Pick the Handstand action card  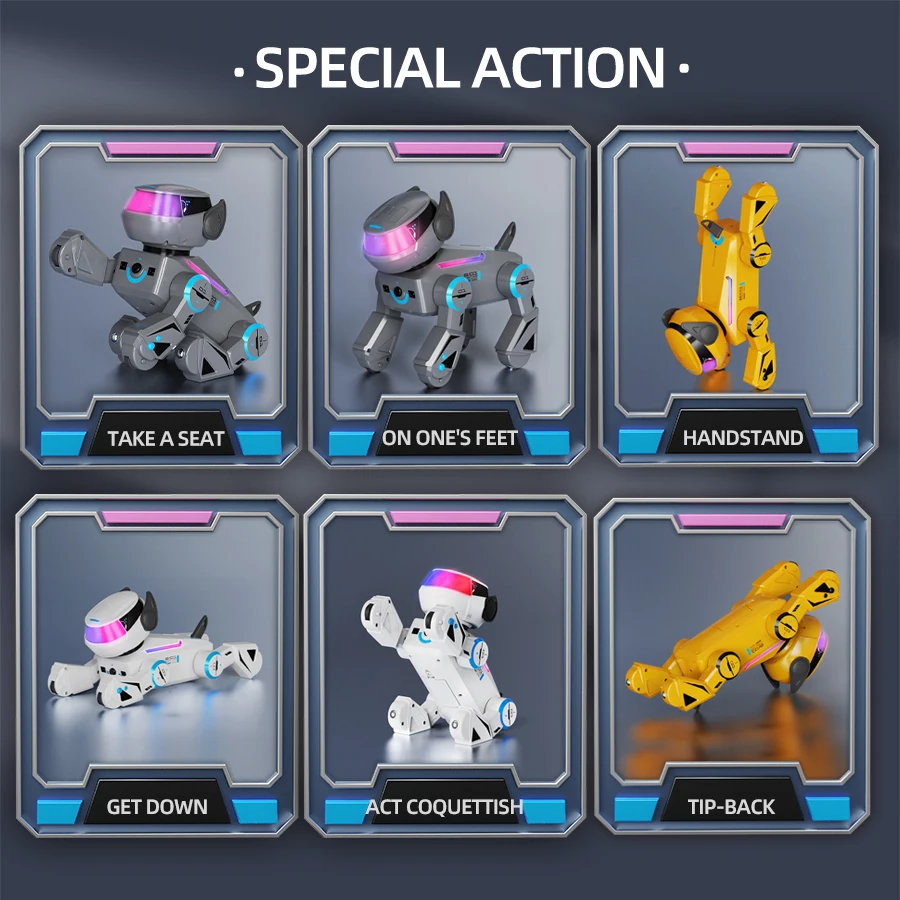coord(738,295)
